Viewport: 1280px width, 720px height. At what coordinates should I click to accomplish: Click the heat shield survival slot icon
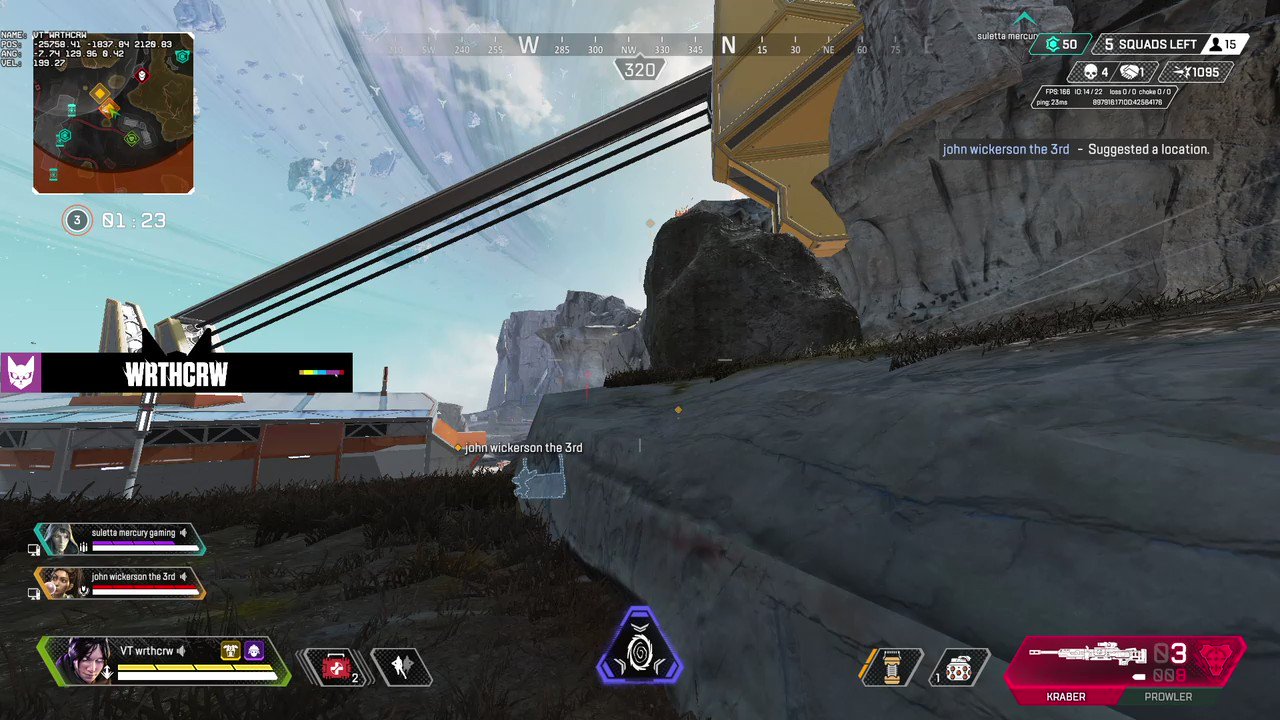point(890,667)
